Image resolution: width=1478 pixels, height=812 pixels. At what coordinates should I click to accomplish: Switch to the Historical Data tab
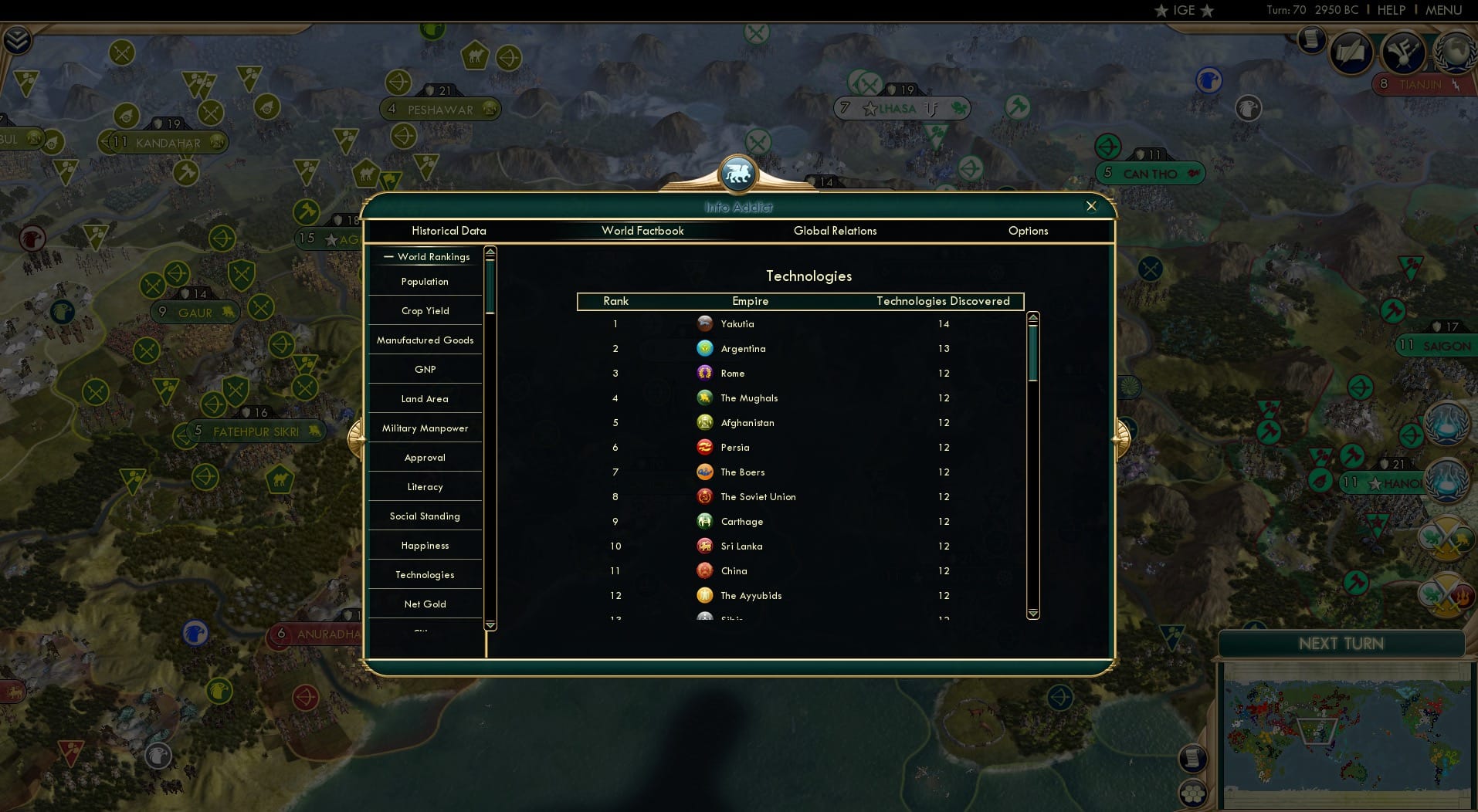click(449, 231)
